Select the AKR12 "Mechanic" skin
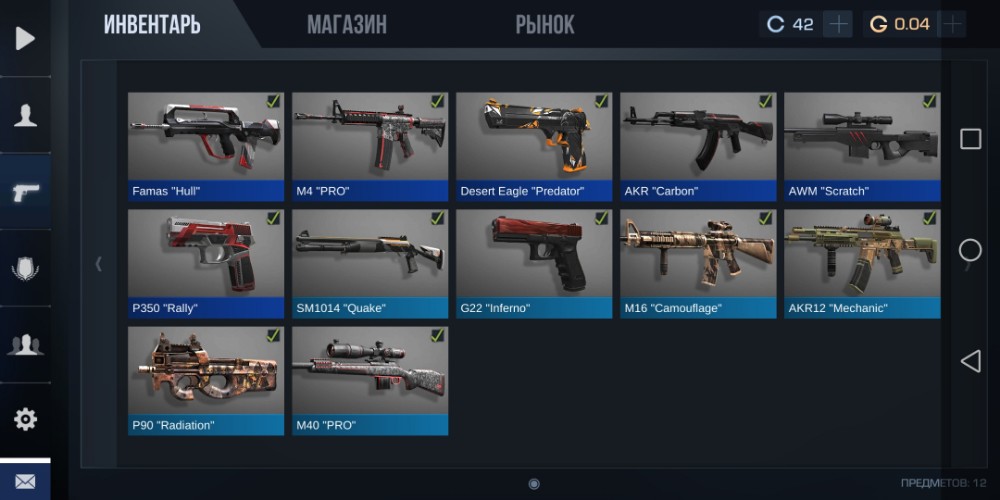1000x500 pixels. pos(862,263)
